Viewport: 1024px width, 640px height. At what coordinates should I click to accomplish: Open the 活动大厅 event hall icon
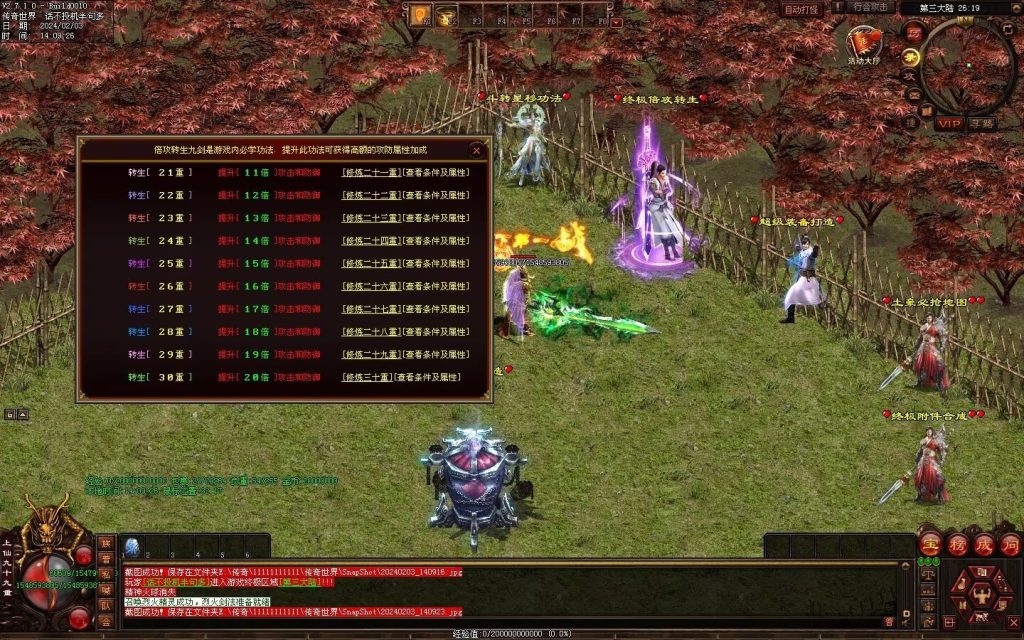pos(863,43)
